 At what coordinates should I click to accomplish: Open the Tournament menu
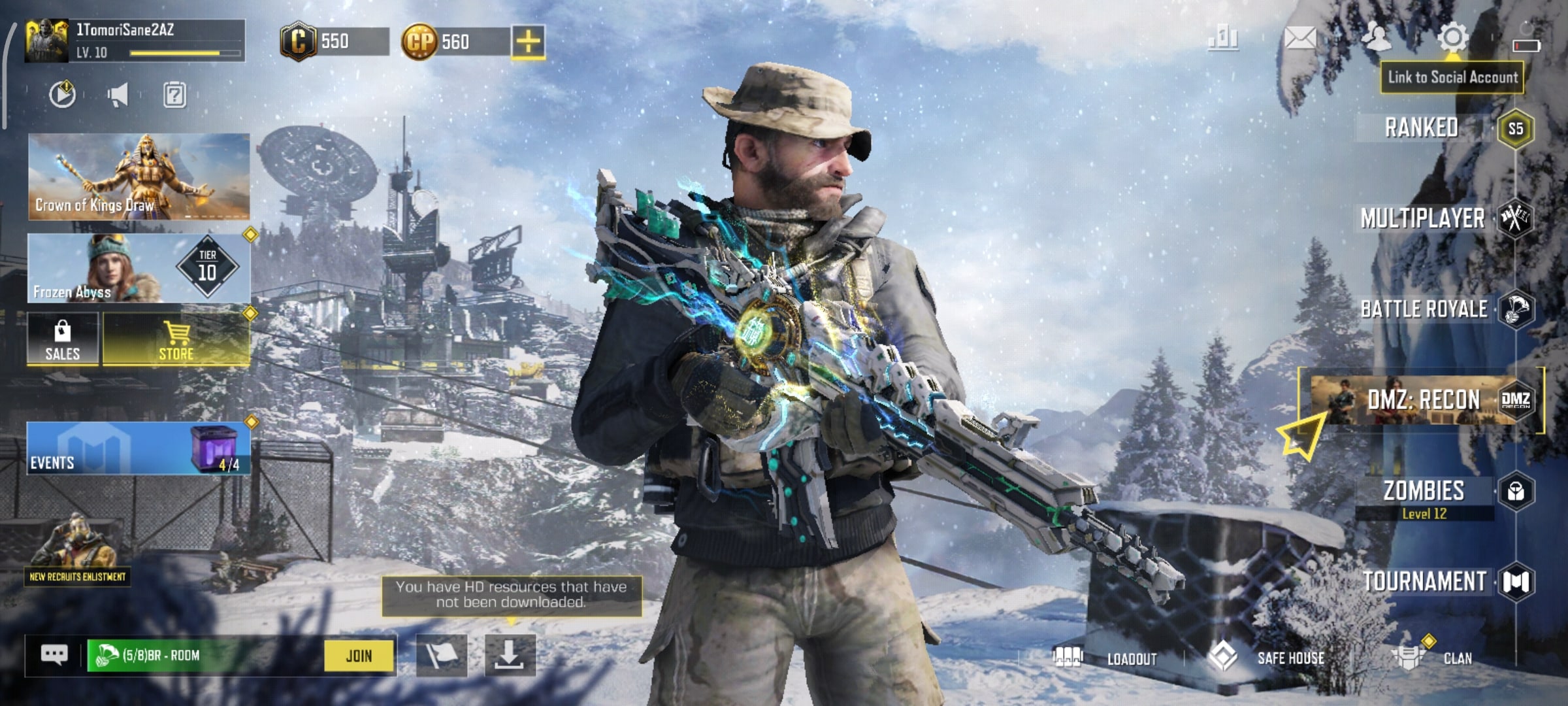pos(1424,582)
